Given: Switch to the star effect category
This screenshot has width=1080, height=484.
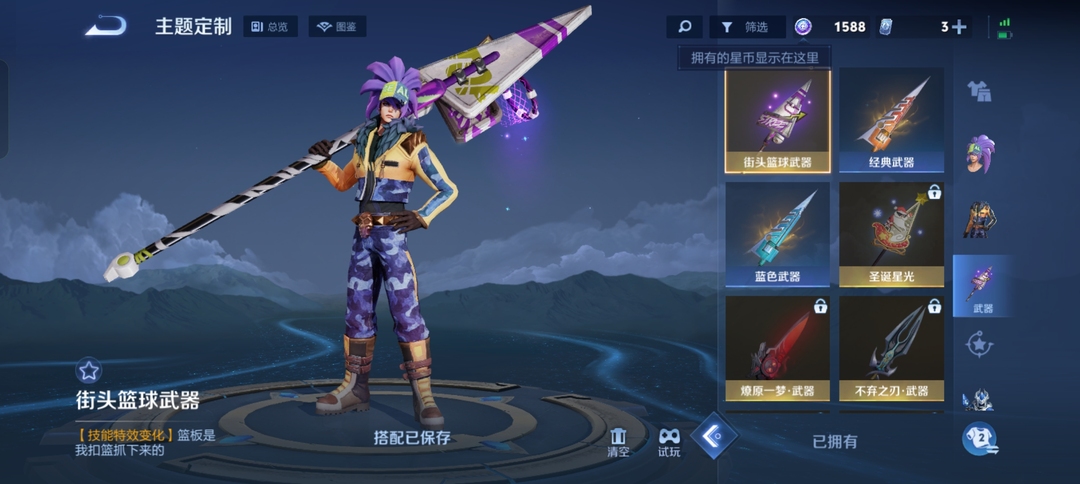Looking at the screenshot, I should pos(980,345).
